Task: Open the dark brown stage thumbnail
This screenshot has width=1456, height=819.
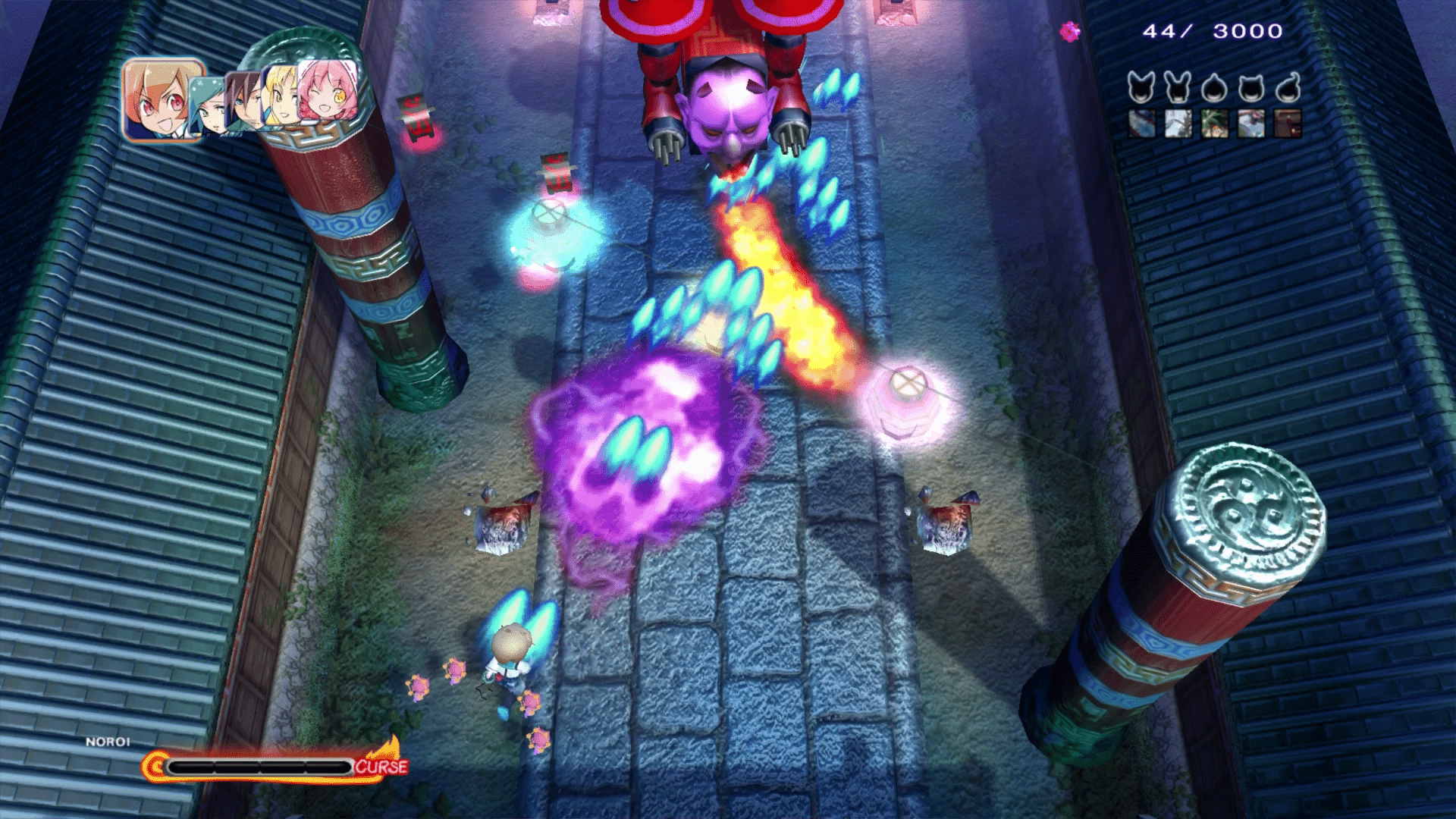Action: (1288, 124)
